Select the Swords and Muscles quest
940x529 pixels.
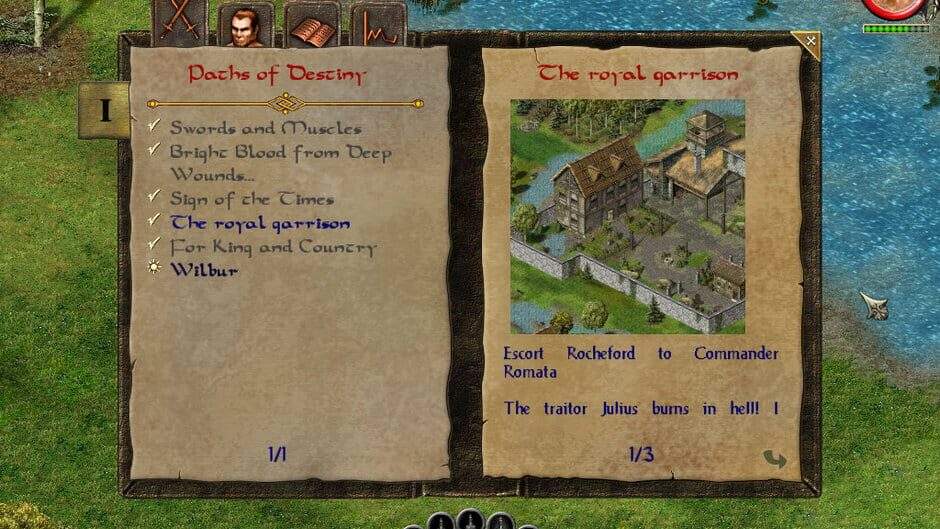pyautogui.click(x=265, y=128)
